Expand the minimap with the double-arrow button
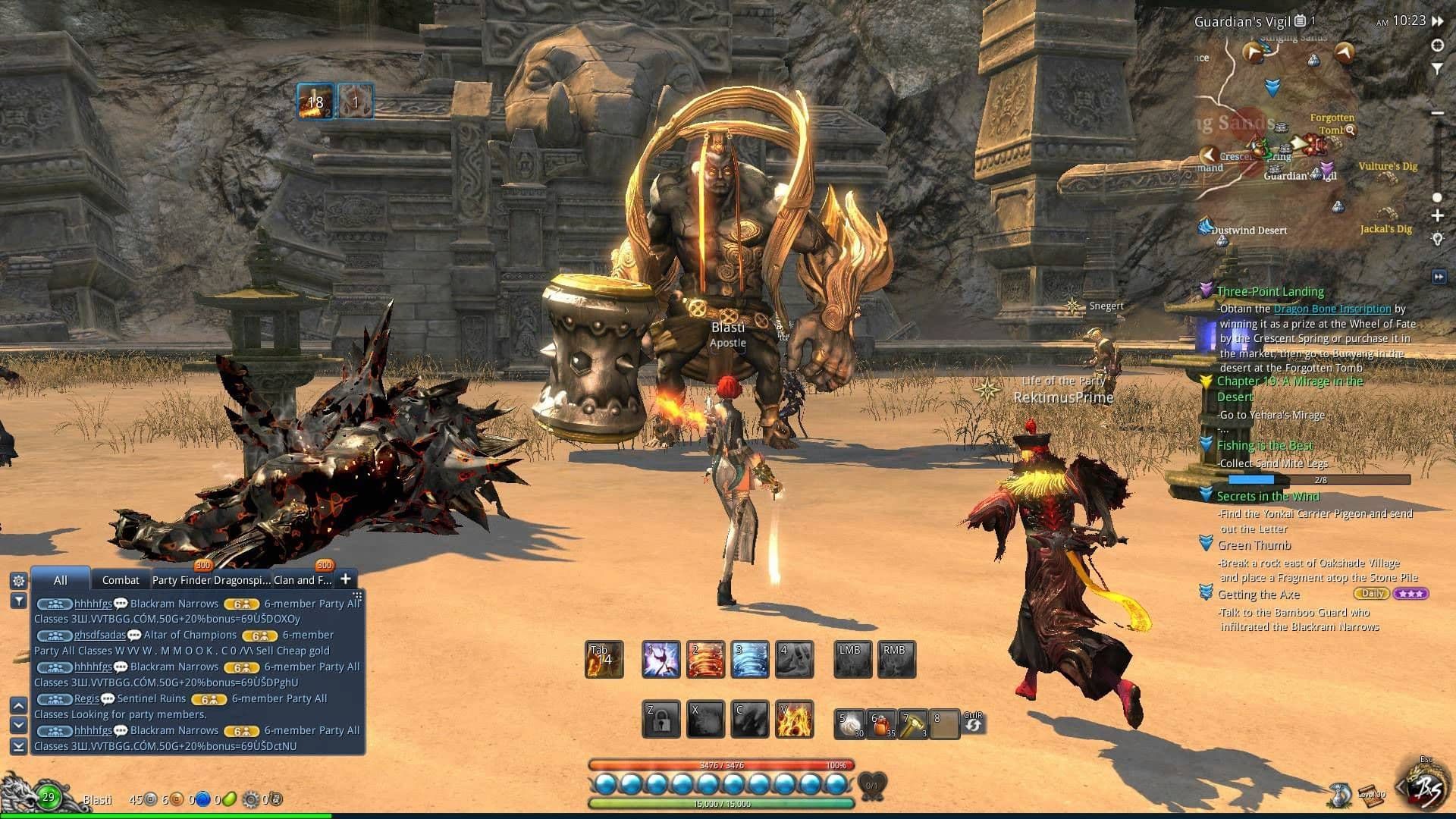 tap(1440, 275)
